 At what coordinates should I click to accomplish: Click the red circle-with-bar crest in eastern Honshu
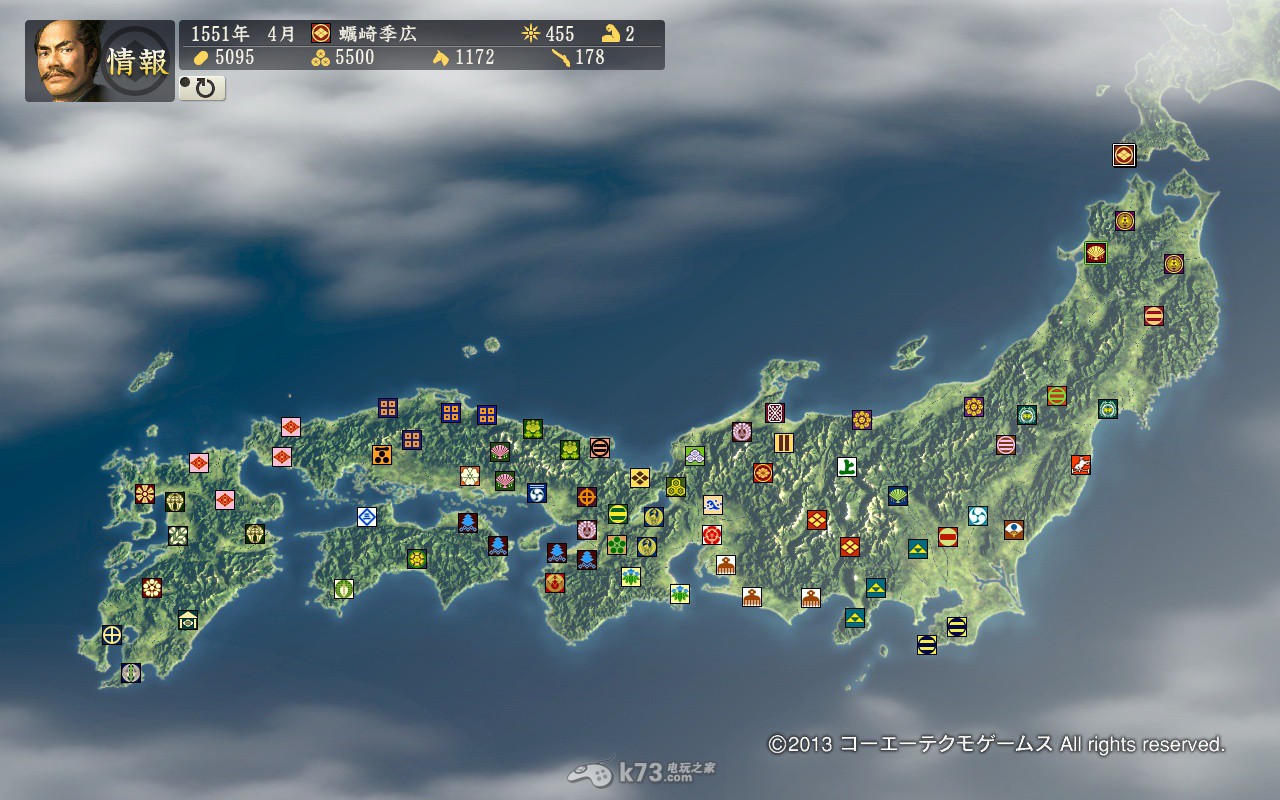pos(948,536)
